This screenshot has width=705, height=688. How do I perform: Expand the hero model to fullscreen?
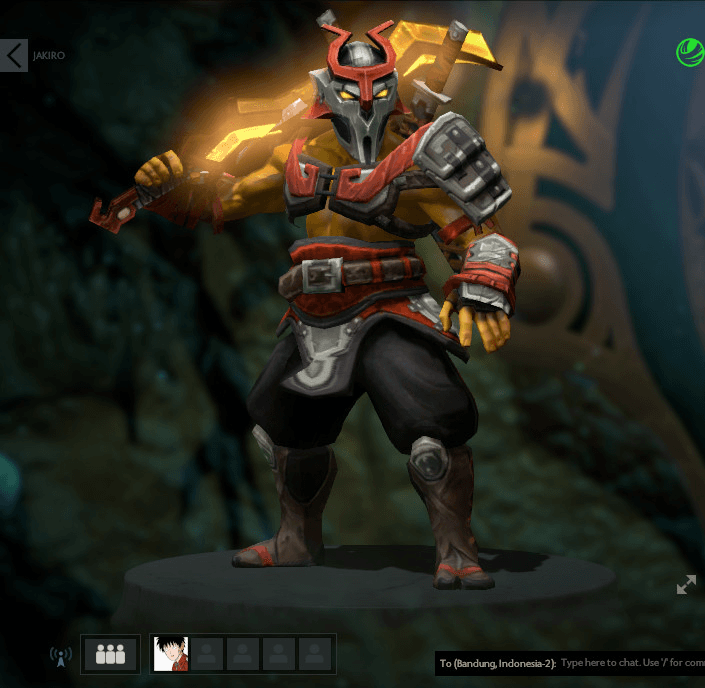(686, 585)
